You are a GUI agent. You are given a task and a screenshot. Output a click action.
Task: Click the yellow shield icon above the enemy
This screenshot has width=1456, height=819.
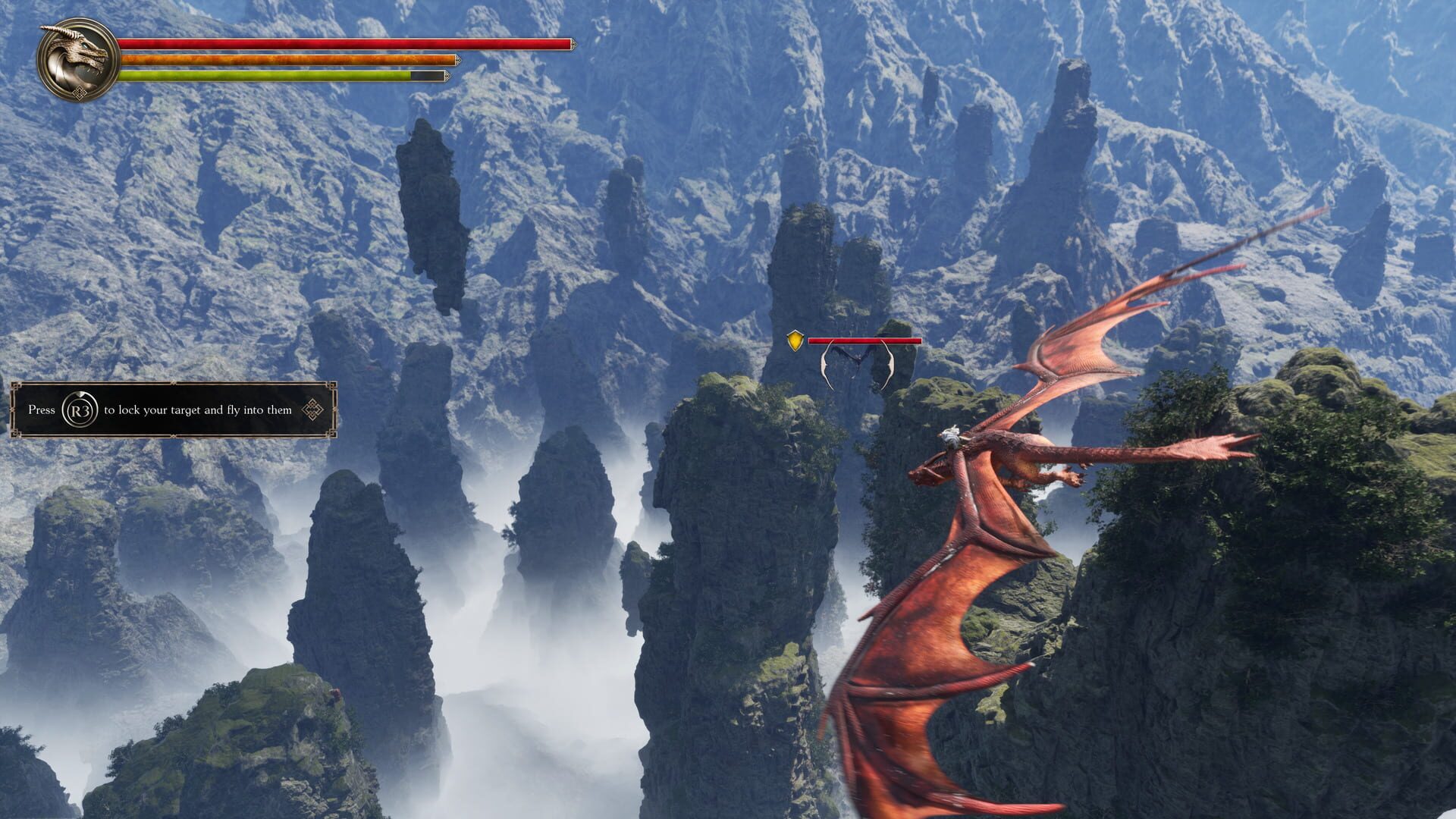(795, 340)
